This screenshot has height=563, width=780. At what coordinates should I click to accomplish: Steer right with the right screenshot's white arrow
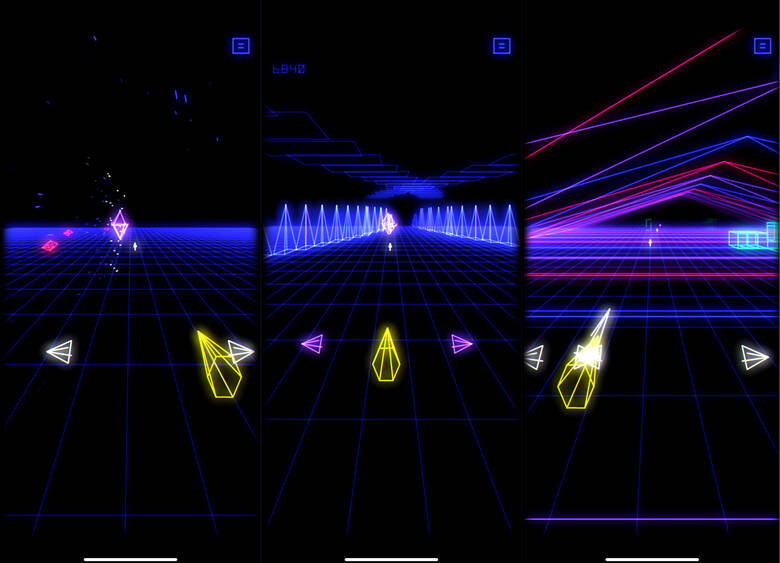[755, 357]
